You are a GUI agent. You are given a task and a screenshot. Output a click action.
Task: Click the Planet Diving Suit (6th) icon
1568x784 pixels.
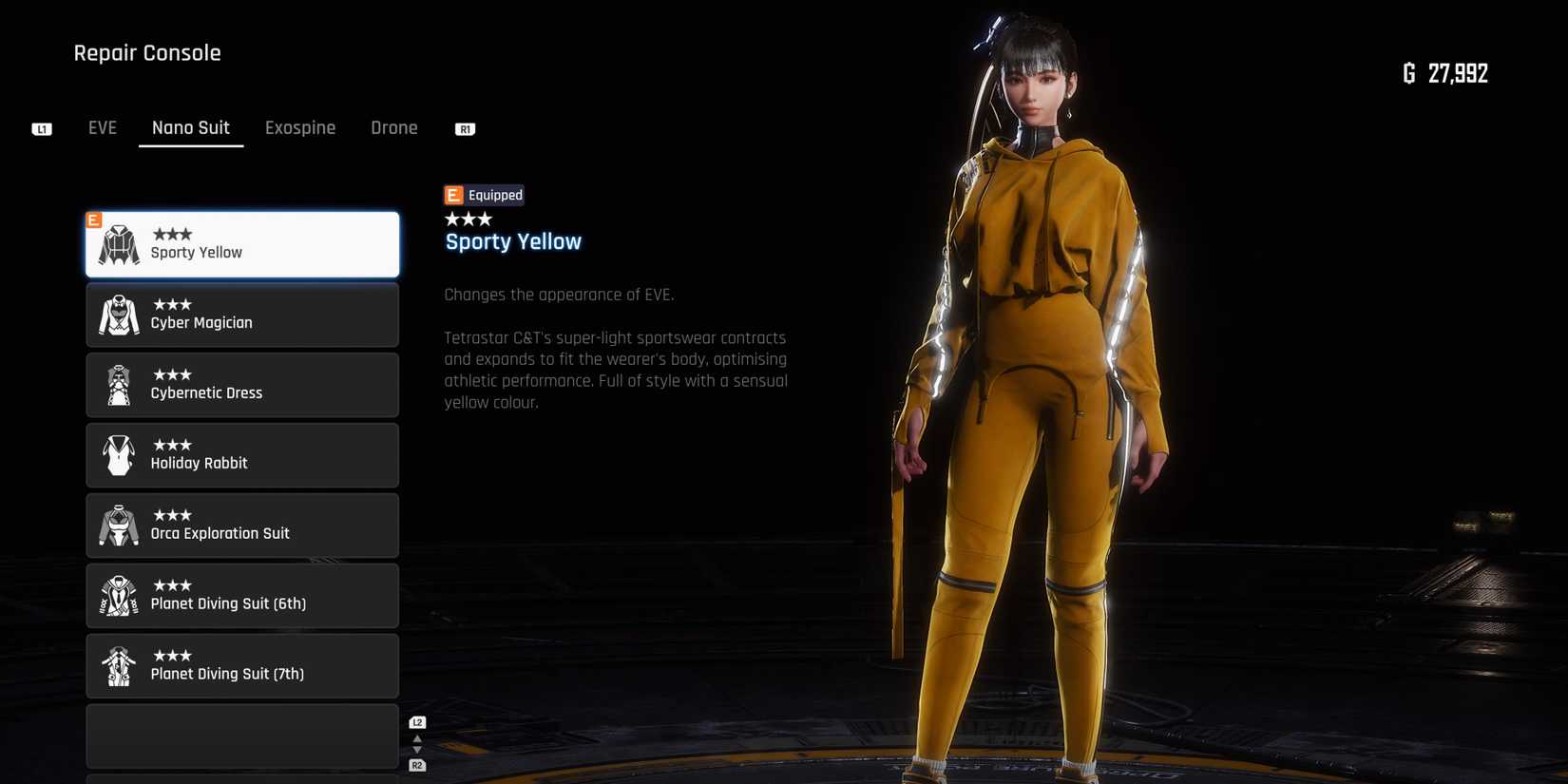(117, 595)
